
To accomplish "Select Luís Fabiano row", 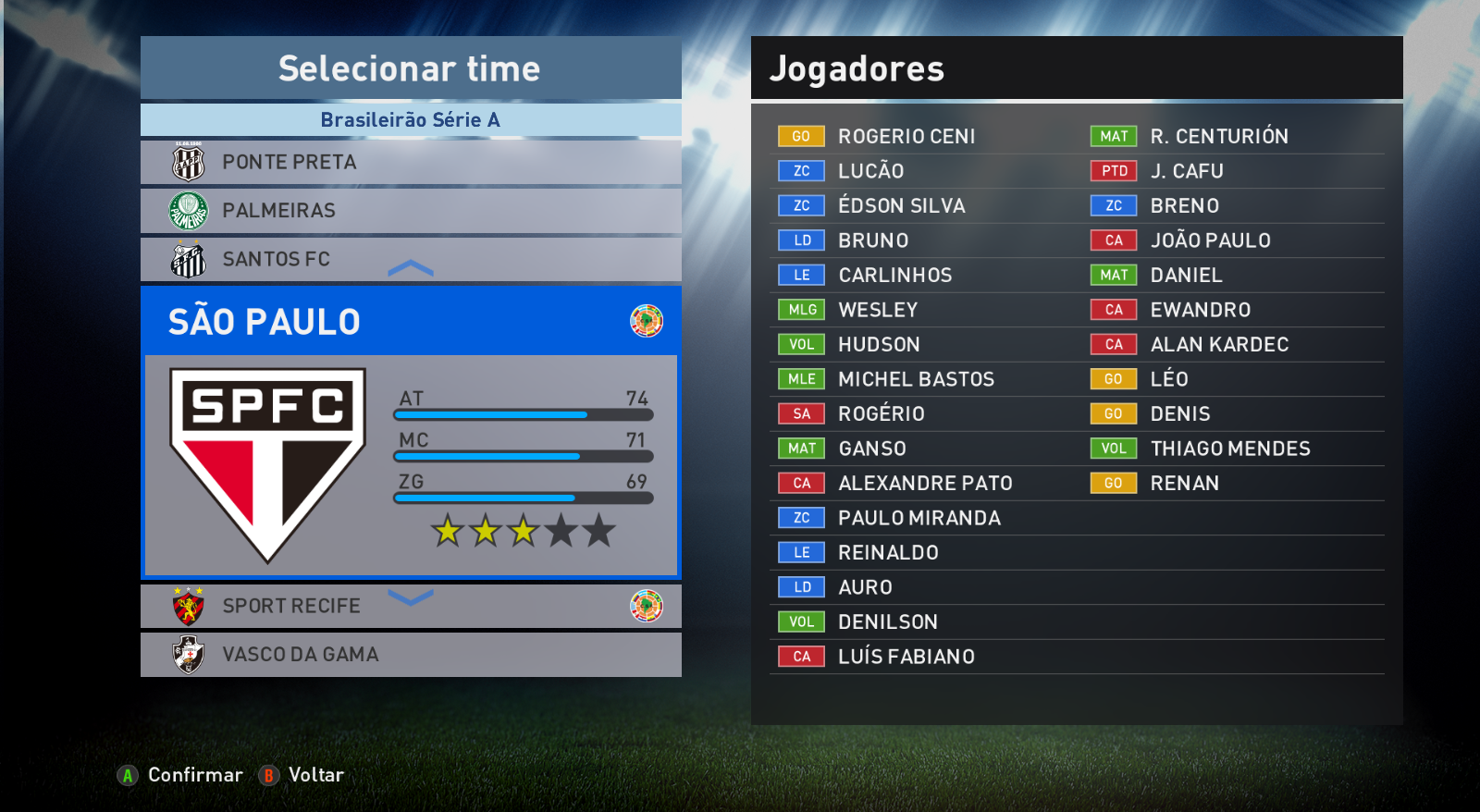I will (906, 657).
